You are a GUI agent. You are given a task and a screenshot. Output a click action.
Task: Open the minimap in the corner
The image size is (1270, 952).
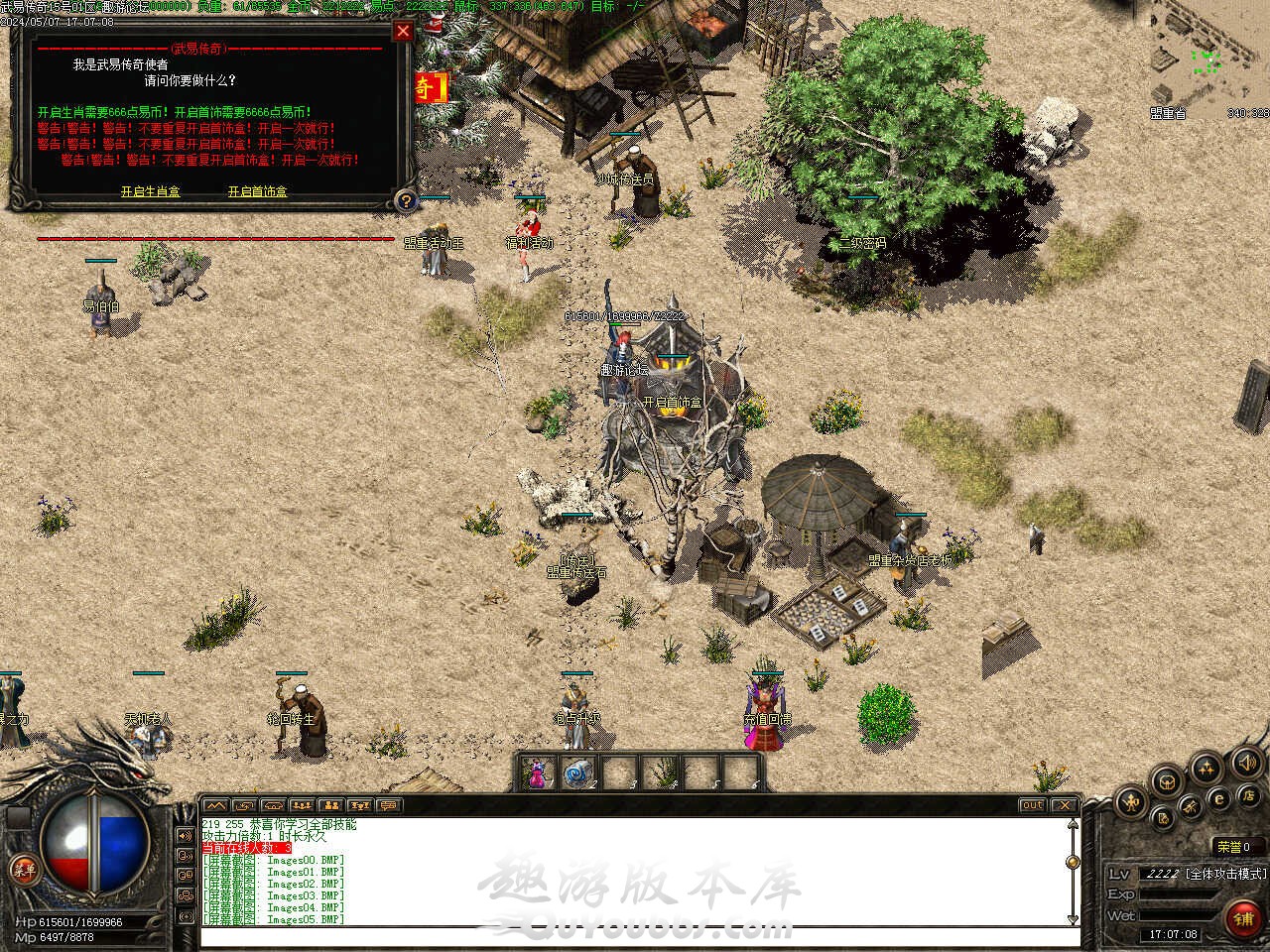click(x=1206, y=61)
